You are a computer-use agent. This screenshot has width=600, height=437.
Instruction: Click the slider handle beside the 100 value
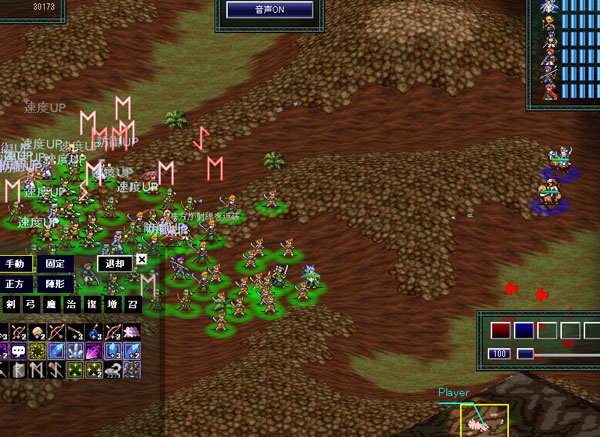pos(524,354)
